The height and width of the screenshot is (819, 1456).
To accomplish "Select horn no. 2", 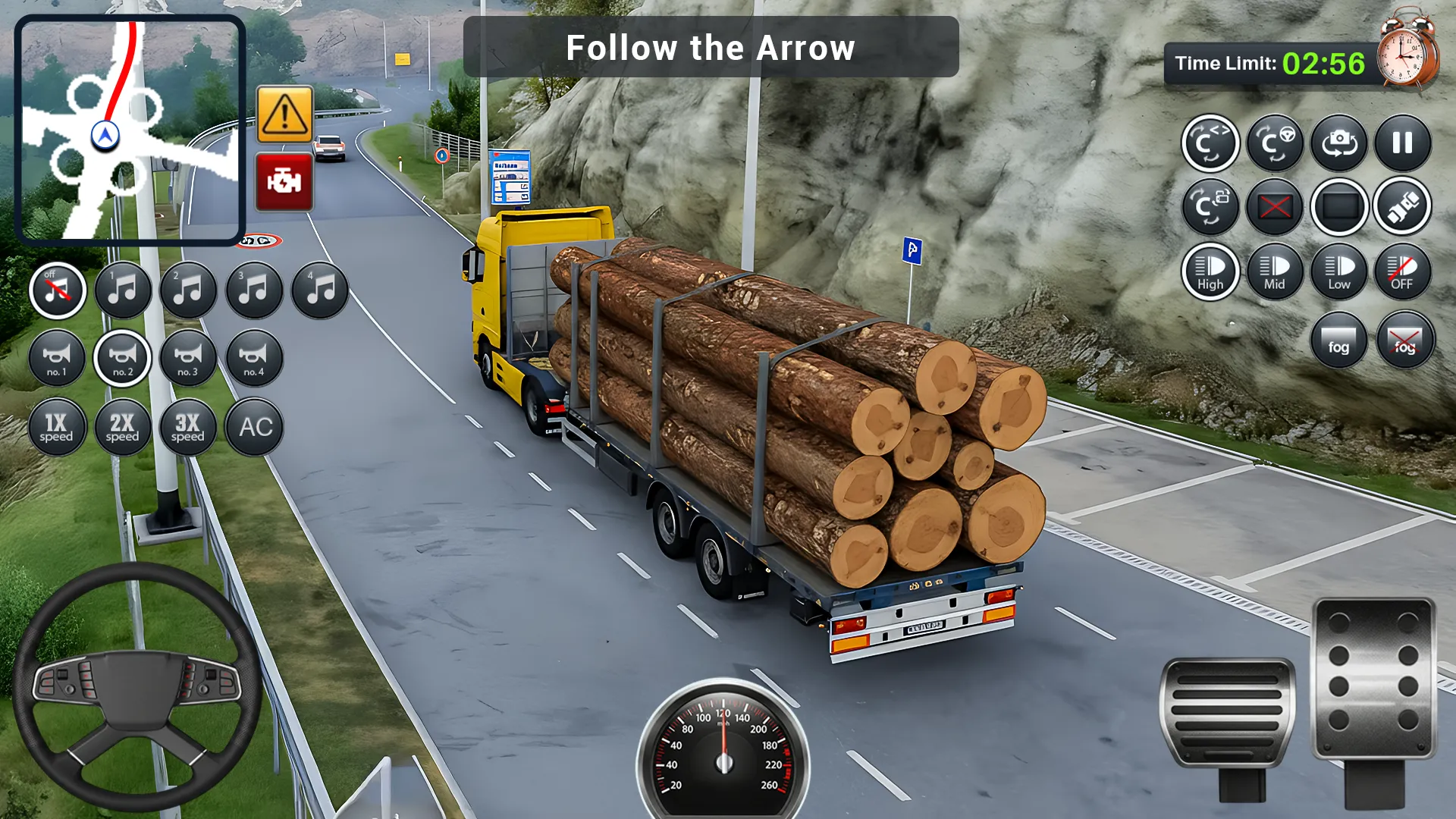I will pos(123,359).
